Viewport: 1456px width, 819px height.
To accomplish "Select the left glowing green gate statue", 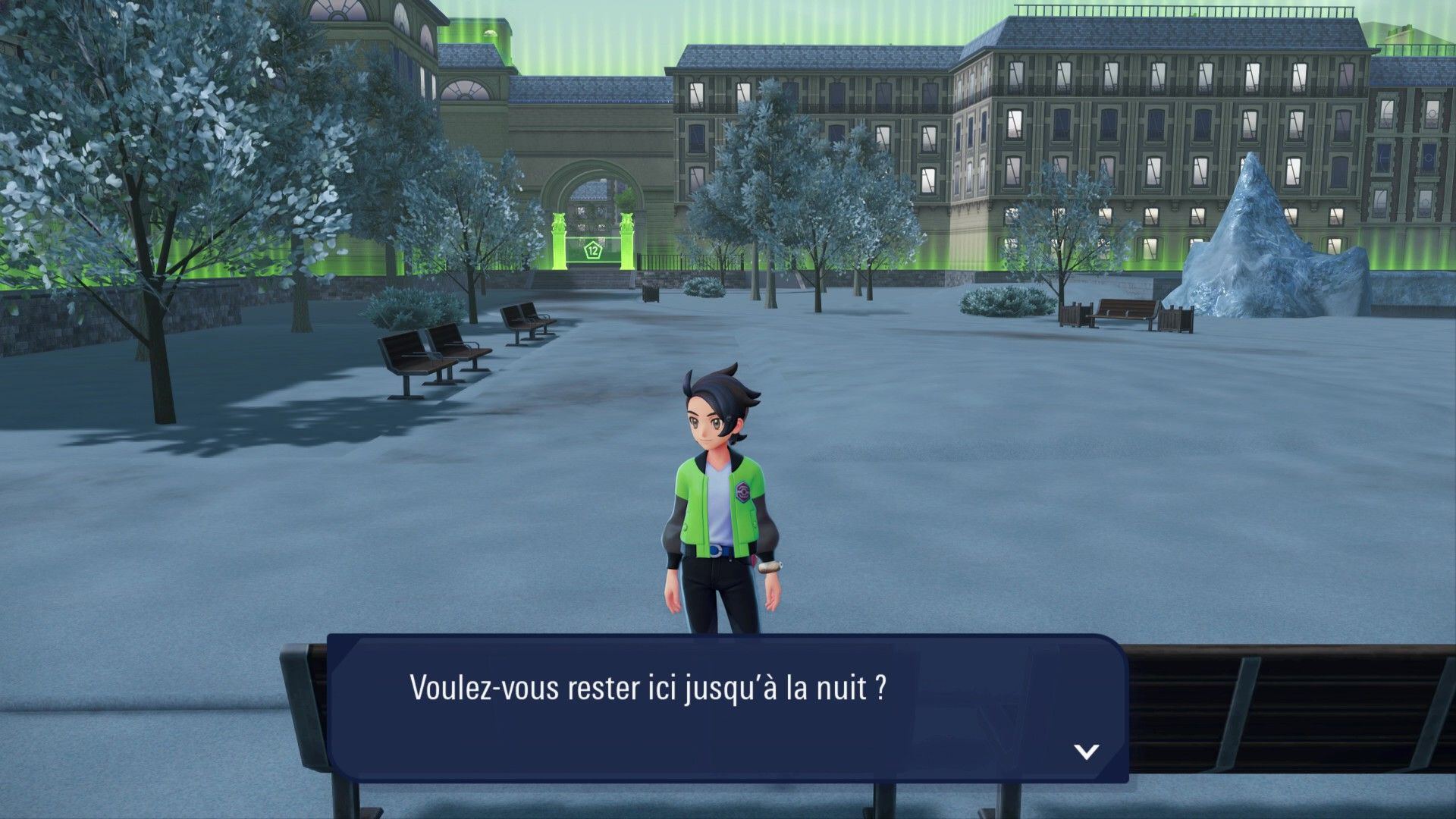I will pyautogui.click(x=559, y=224).
